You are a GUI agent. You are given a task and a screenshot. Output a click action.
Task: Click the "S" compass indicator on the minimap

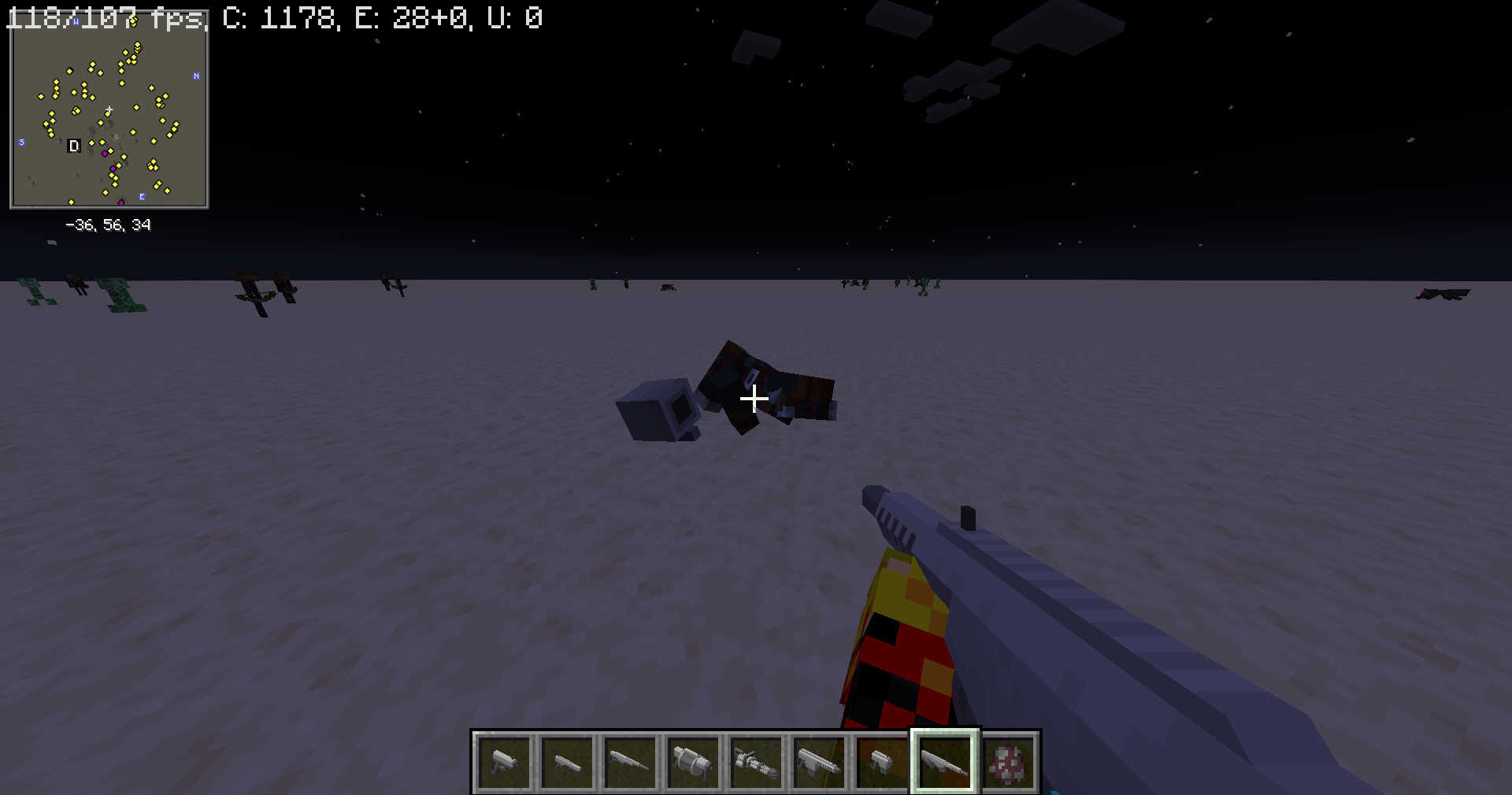22,143
